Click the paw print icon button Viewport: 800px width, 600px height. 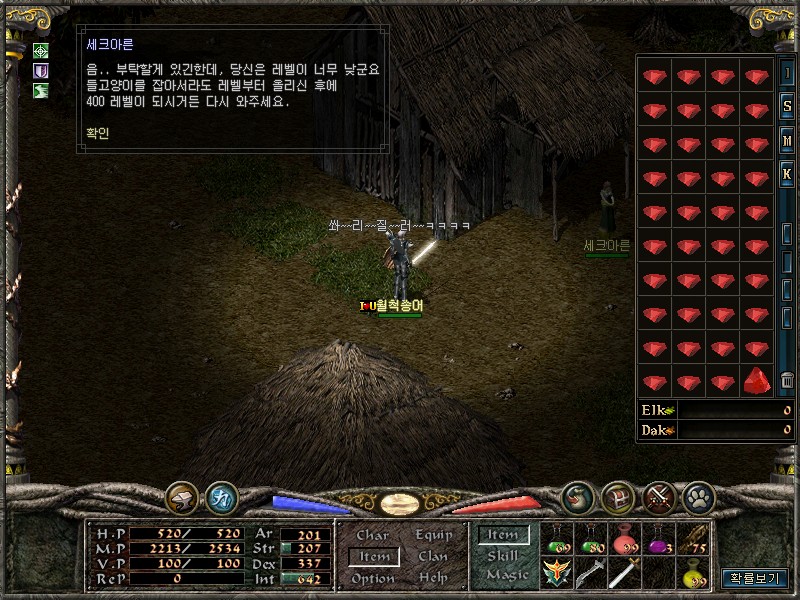click(x=697, y=497)
